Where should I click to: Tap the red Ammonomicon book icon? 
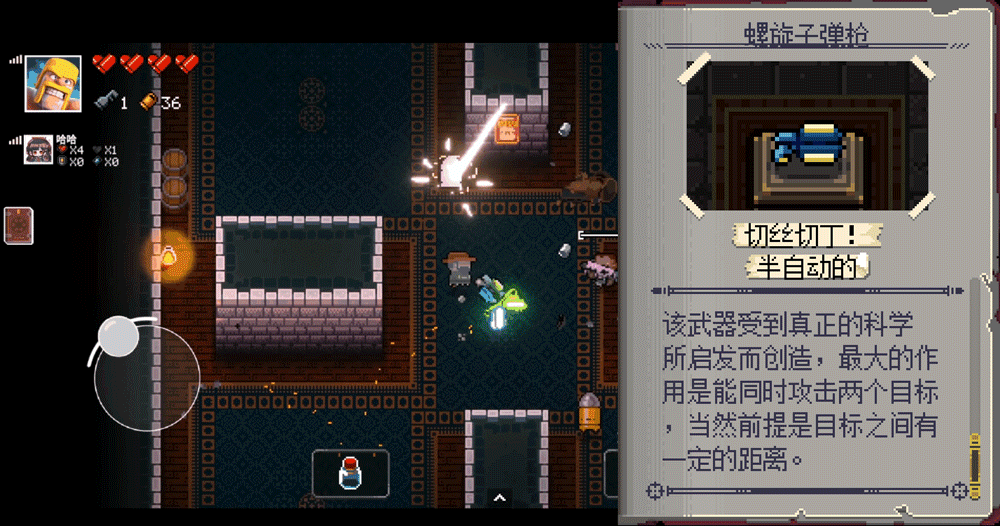coord(19,225)
